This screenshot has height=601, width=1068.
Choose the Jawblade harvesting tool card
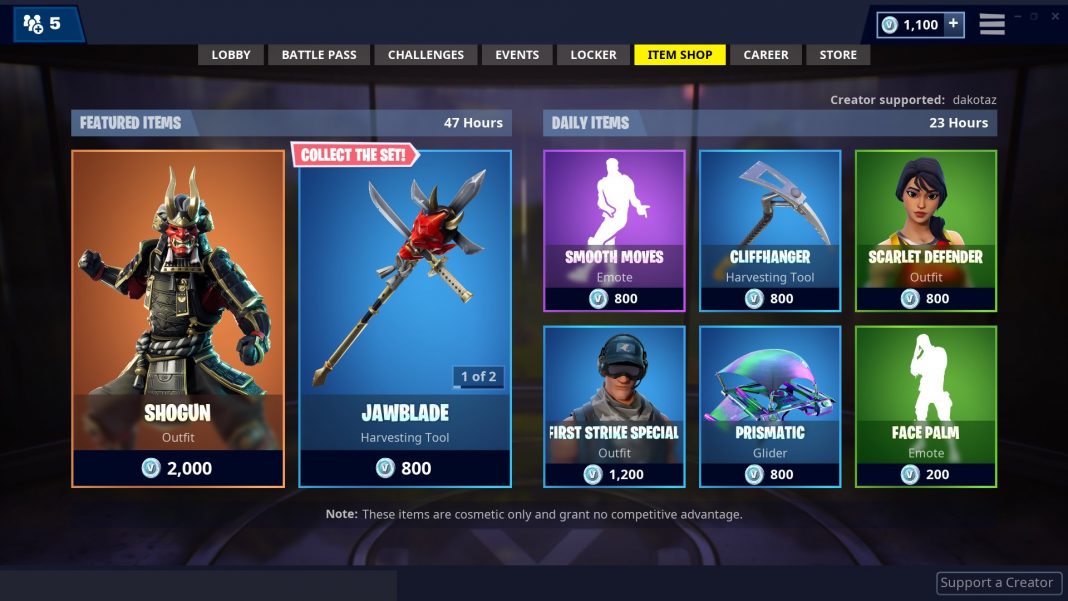(405, 318)
